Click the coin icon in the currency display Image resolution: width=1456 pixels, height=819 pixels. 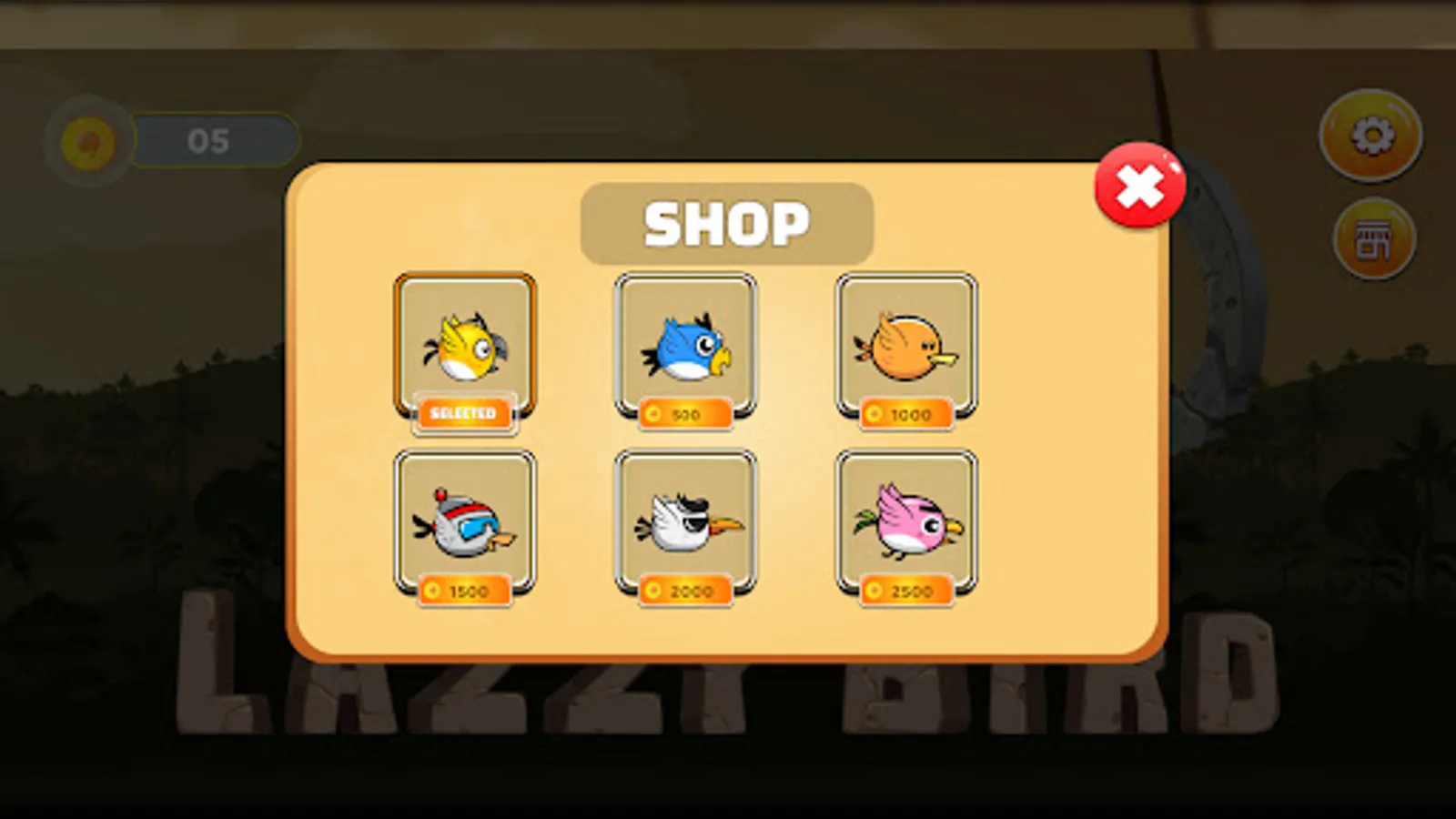(x=88, y=138)
